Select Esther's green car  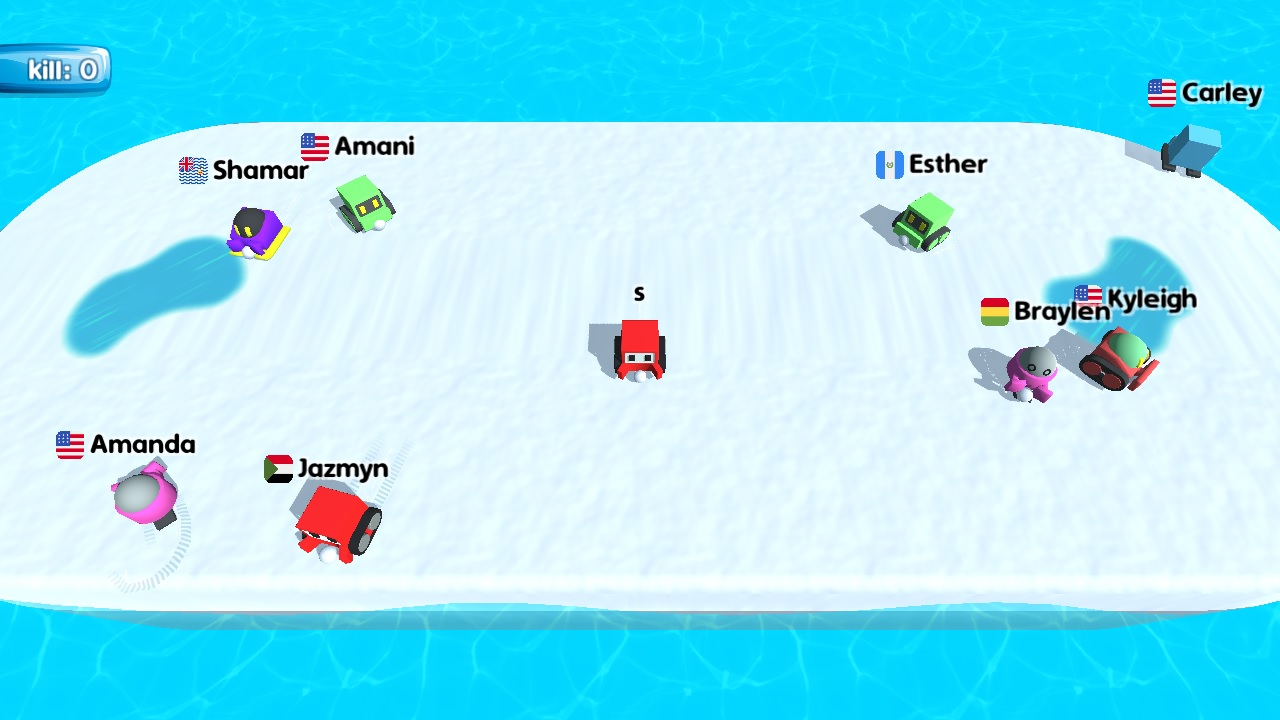tap(921, 220)
